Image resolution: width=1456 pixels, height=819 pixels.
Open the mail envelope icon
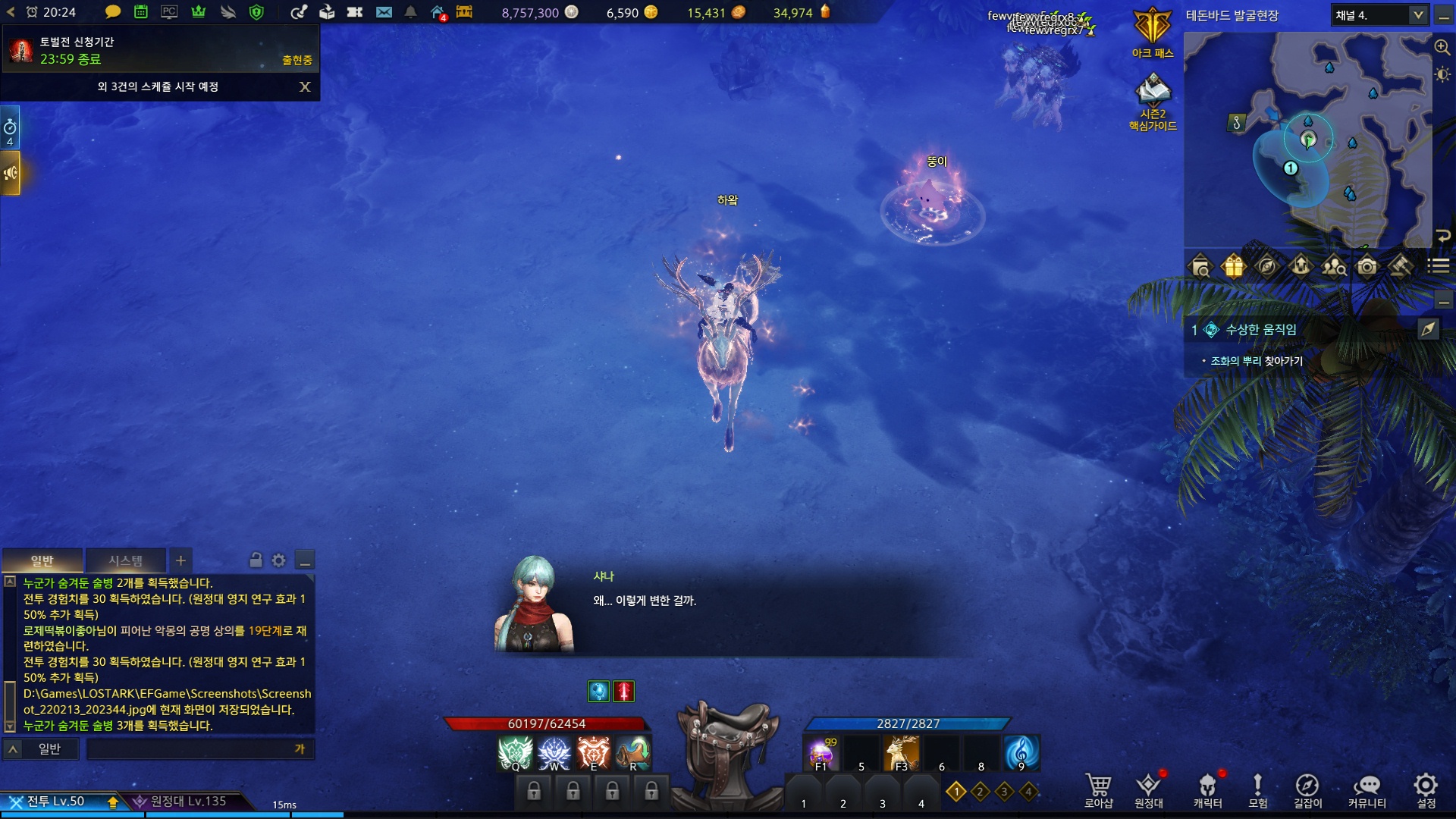pos(384,12)
